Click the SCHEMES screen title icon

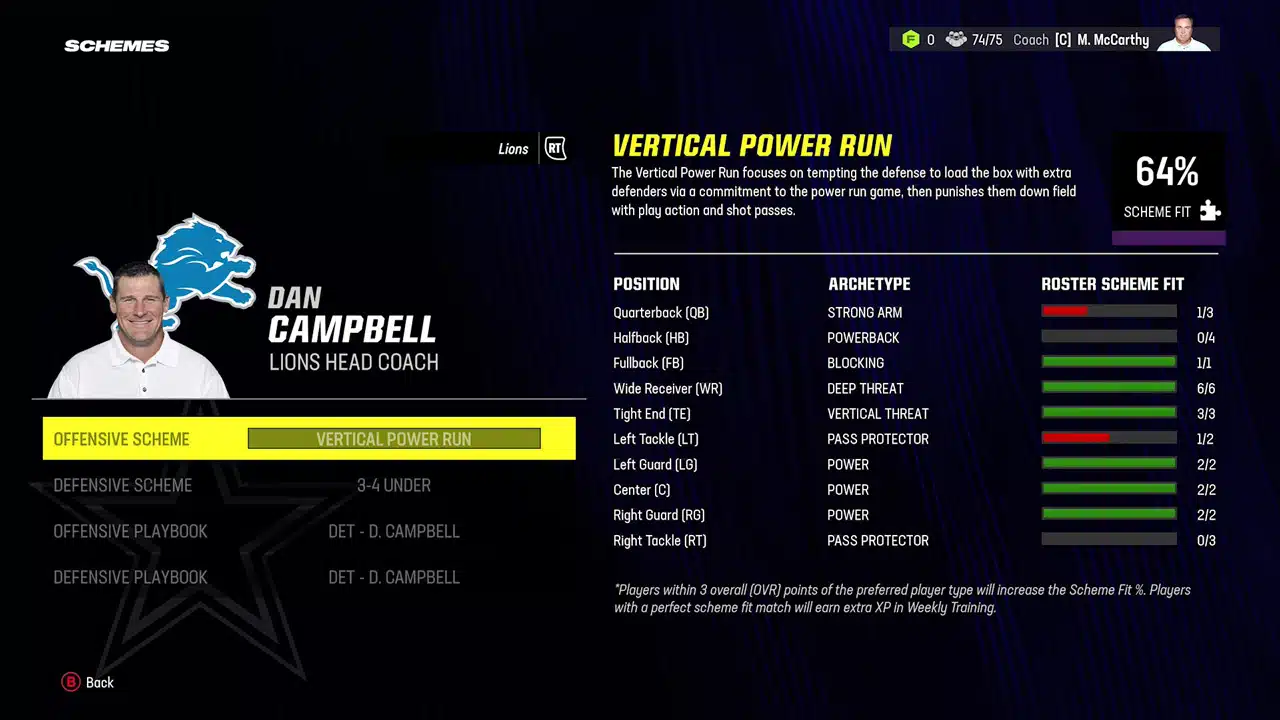(x=116, y=45)
